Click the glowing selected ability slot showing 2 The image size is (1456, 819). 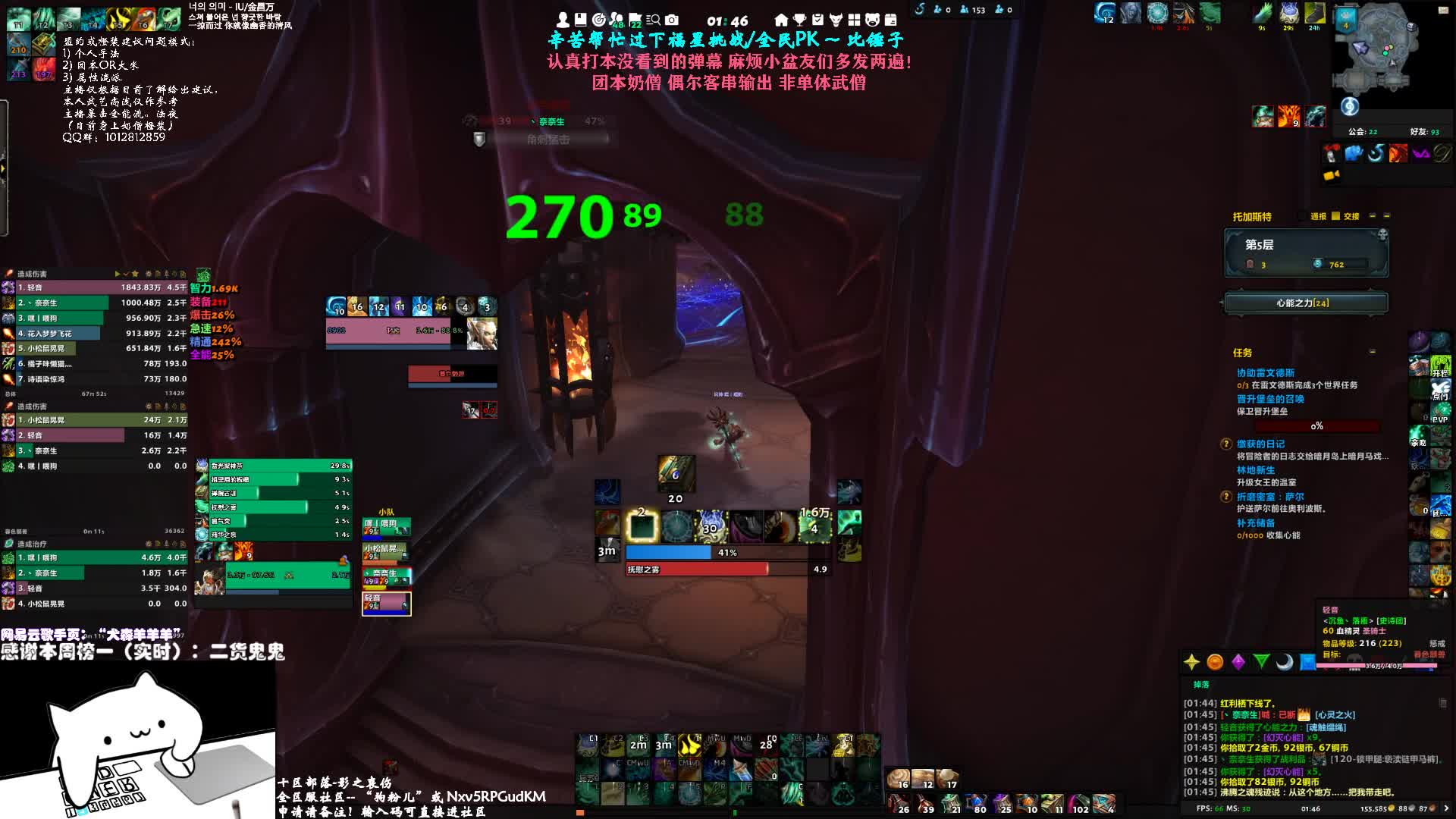coord(642,526)
